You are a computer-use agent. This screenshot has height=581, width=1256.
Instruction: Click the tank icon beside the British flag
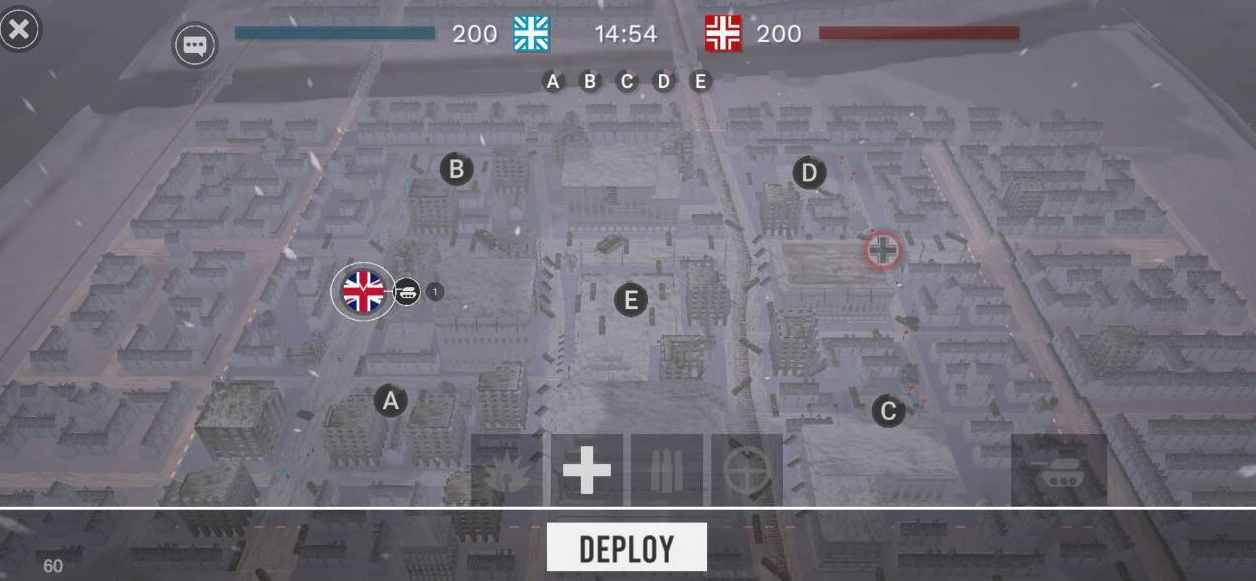407,292
